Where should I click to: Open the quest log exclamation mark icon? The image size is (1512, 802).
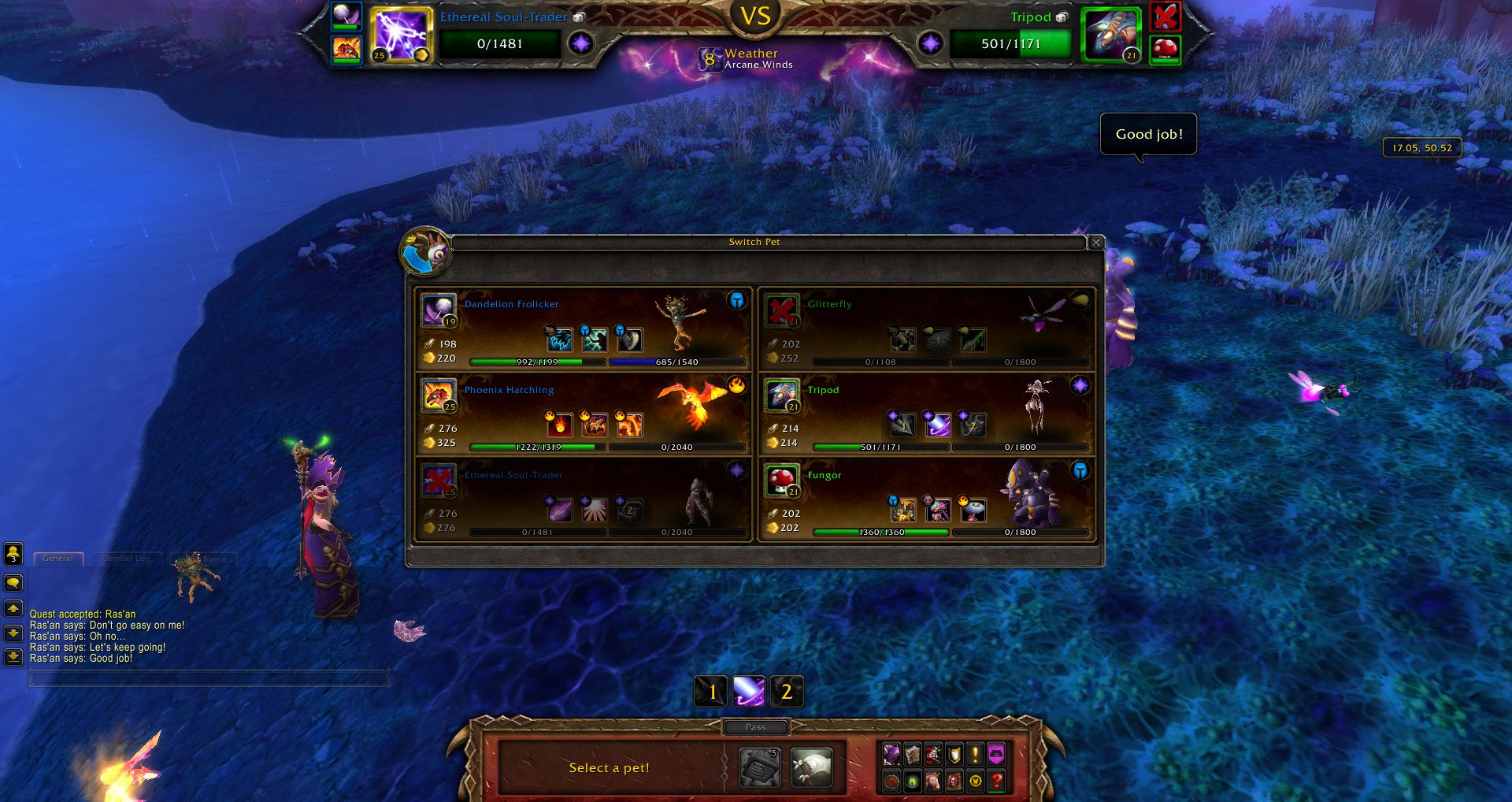[975, 755]
